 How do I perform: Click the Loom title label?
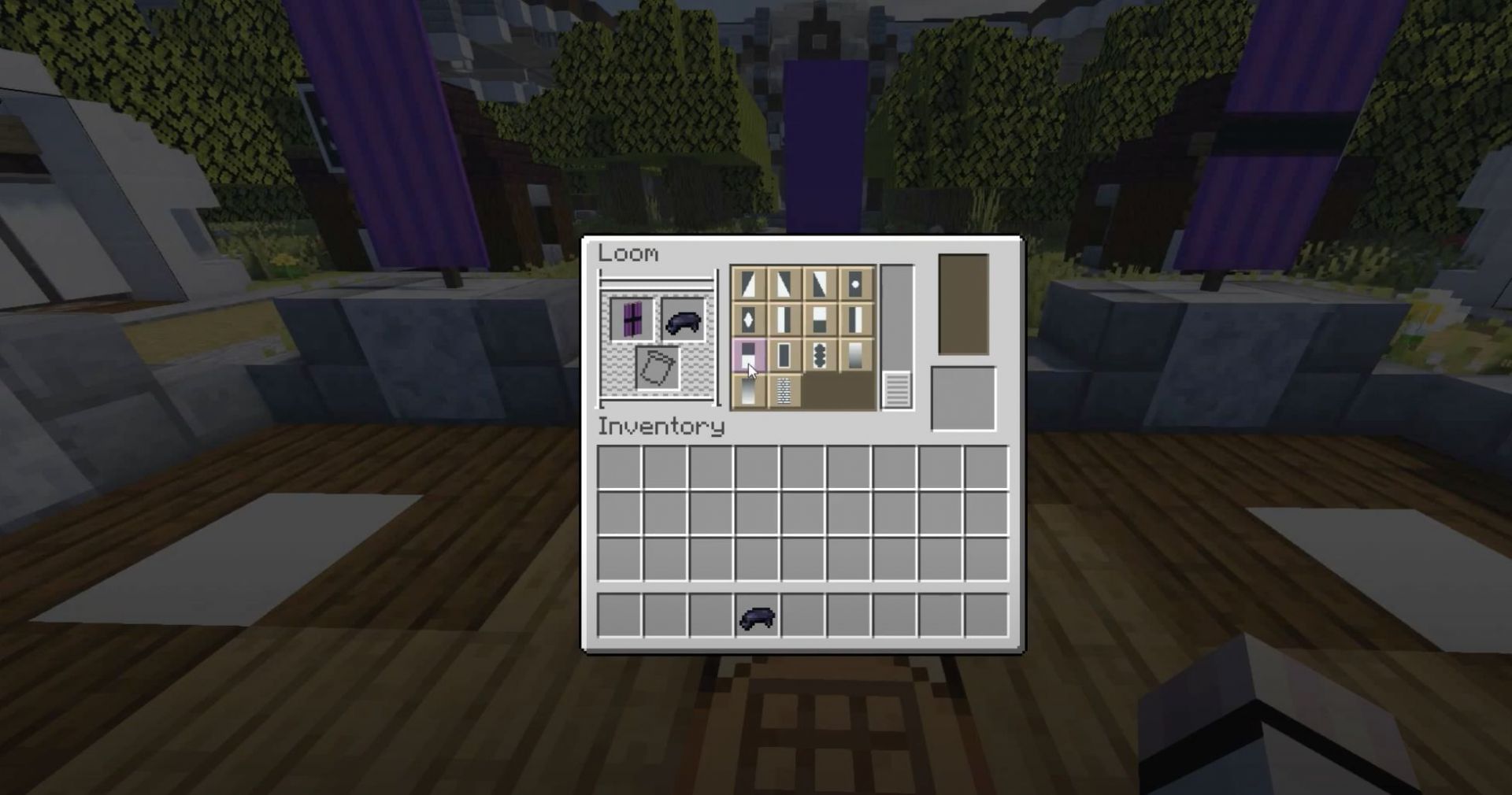[x=628, y=253]
